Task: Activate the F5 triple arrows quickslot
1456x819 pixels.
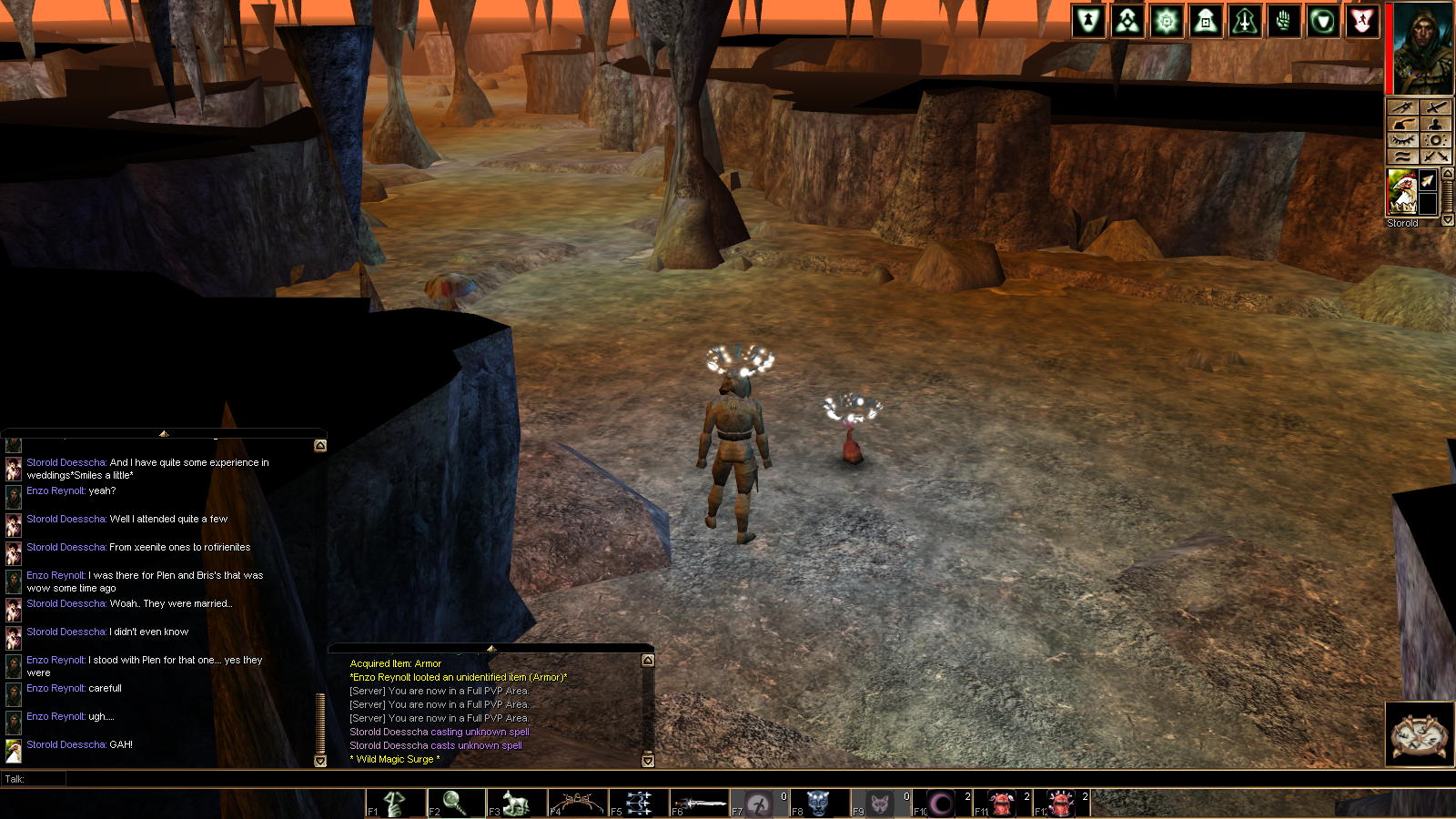Action: [x=639, y=804]
